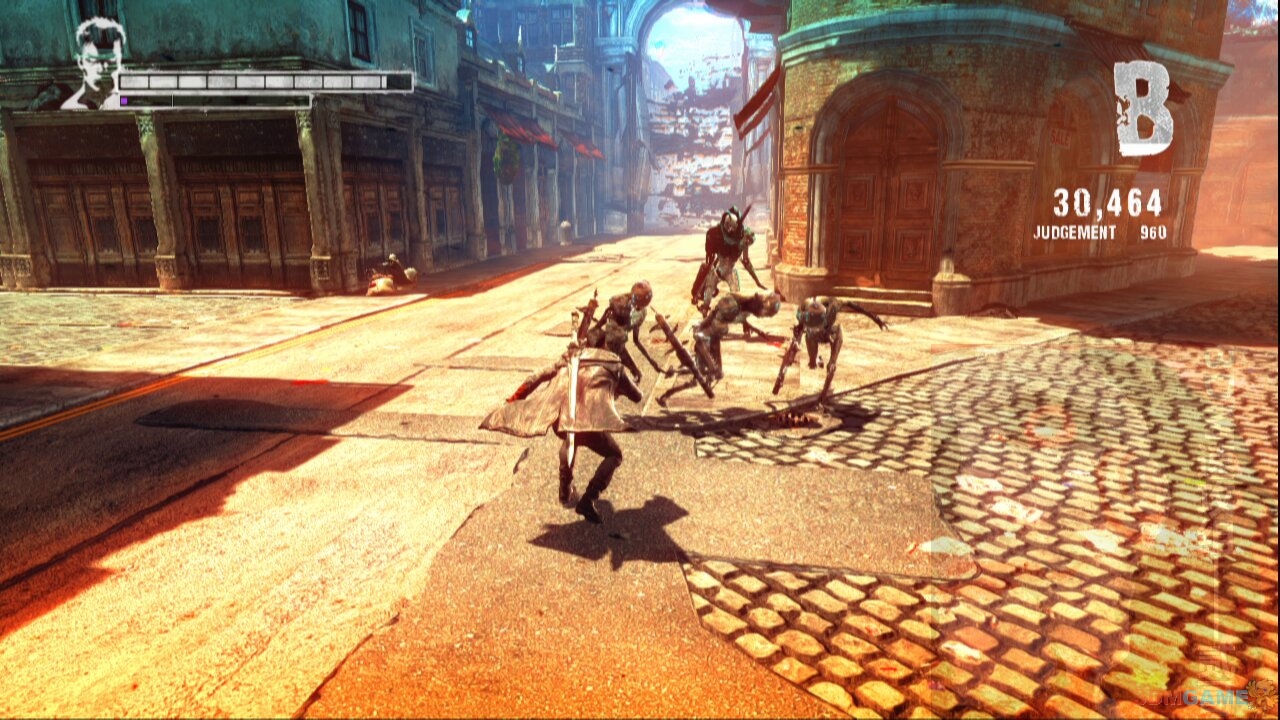Select the B style rank emblem
The height and width of the screenshot is (720, 1280).
pyautogui.click(x=1143, y=108)
